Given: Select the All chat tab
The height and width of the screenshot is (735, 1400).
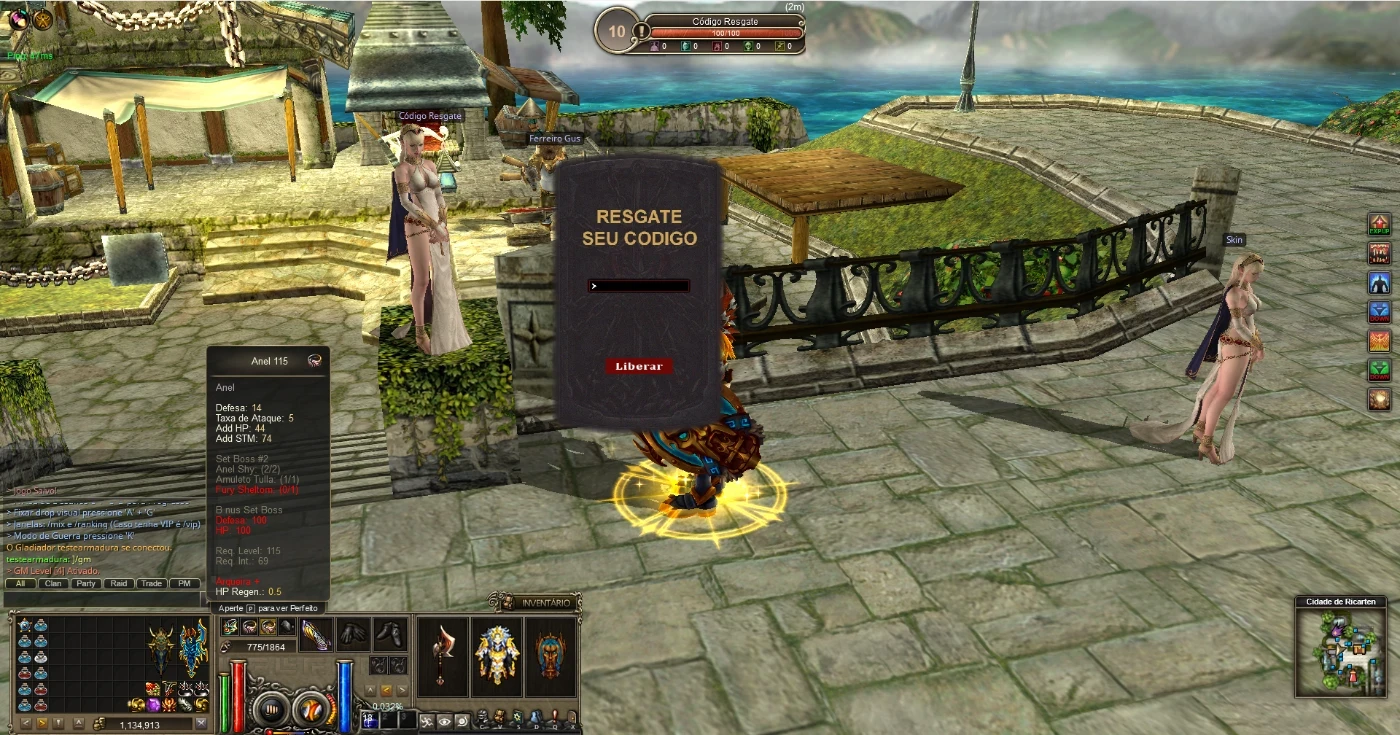Looking at the screenshot, I should [x=20, y=583].
